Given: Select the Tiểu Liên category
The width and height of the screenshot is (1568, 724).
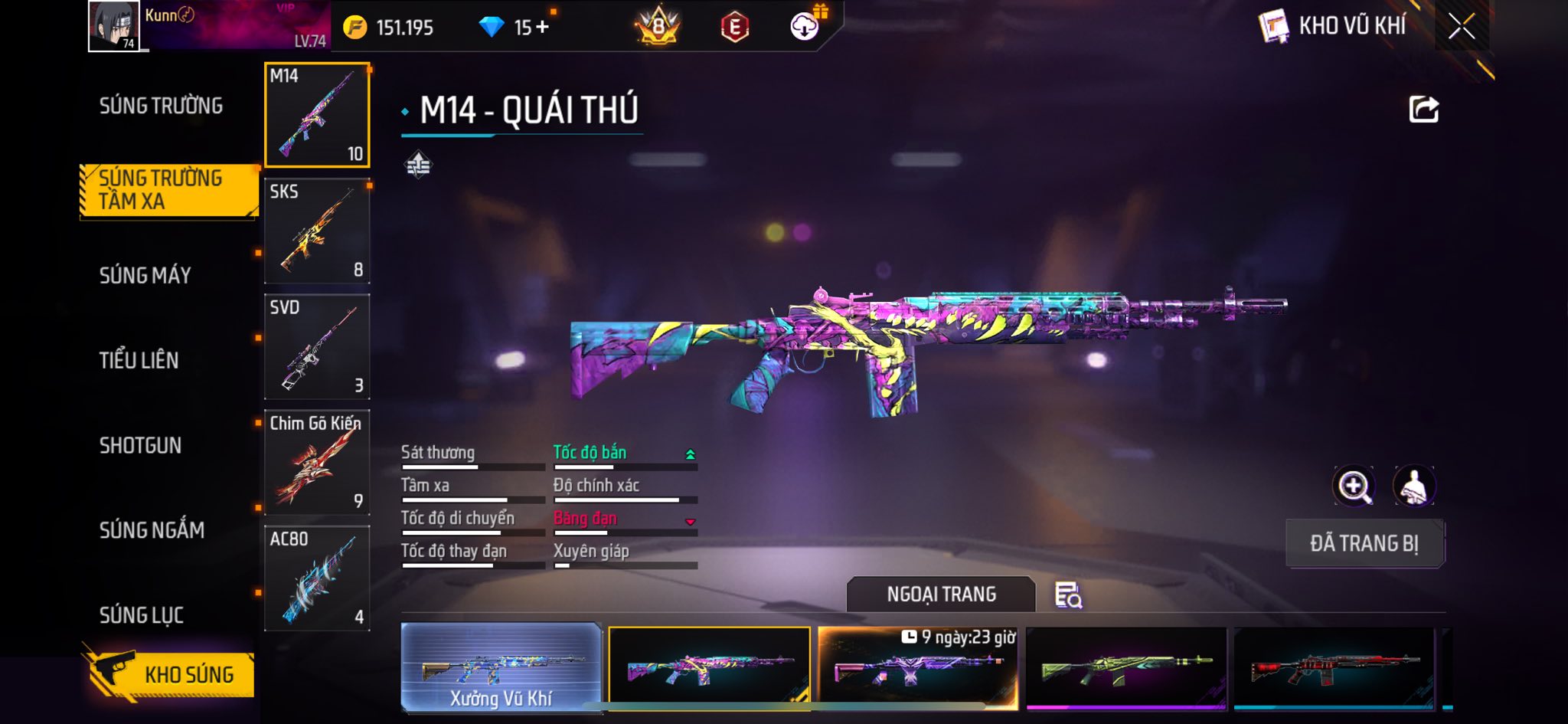Looking at the screenshot, I should [139, 360].
